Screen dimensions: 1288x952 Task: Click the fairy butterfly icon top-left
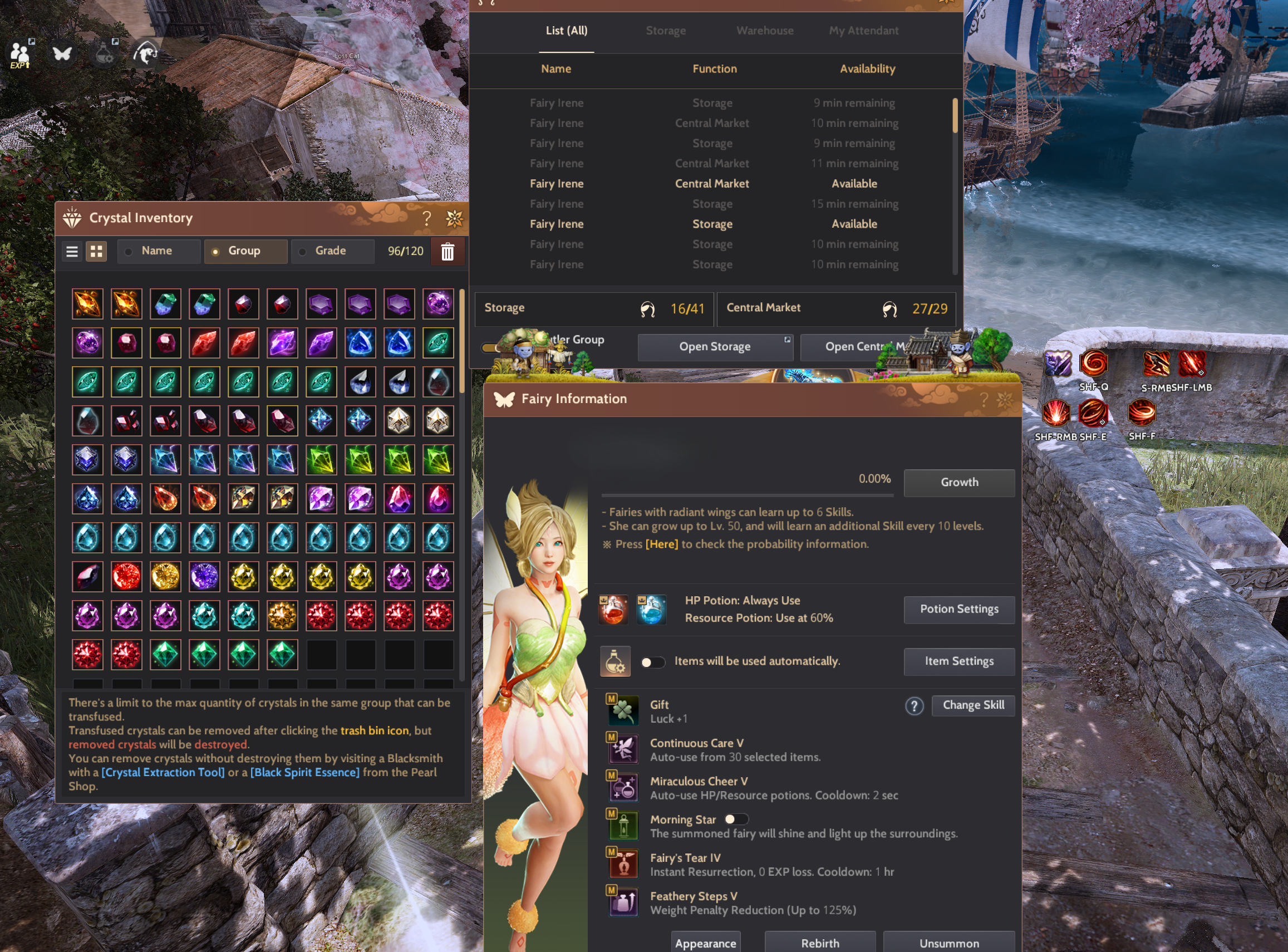tap(62, 53)
